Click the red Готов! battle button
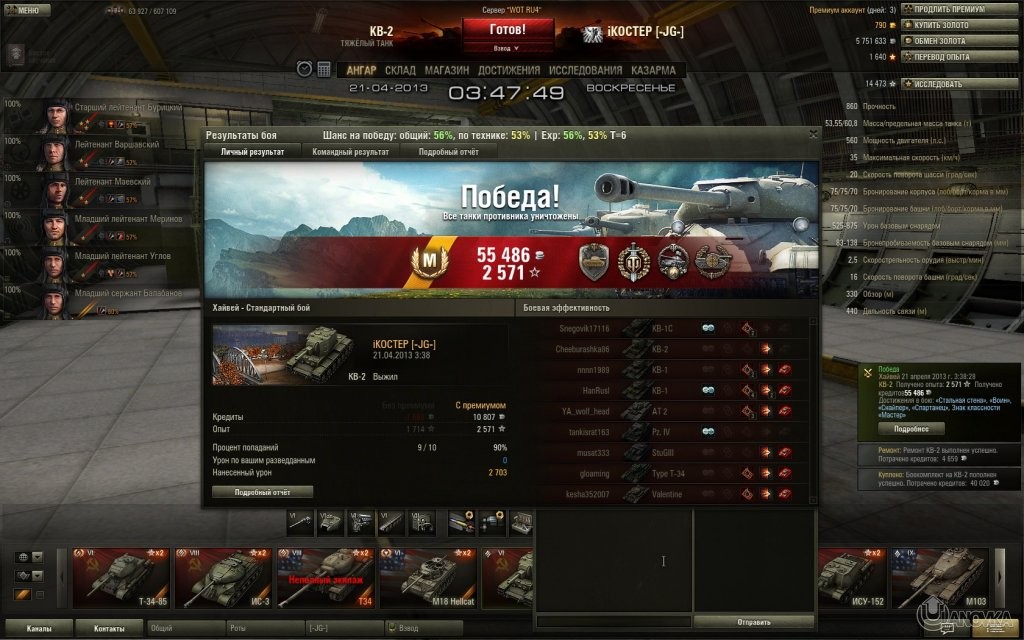1024x640 pixels. click(507, 29)
